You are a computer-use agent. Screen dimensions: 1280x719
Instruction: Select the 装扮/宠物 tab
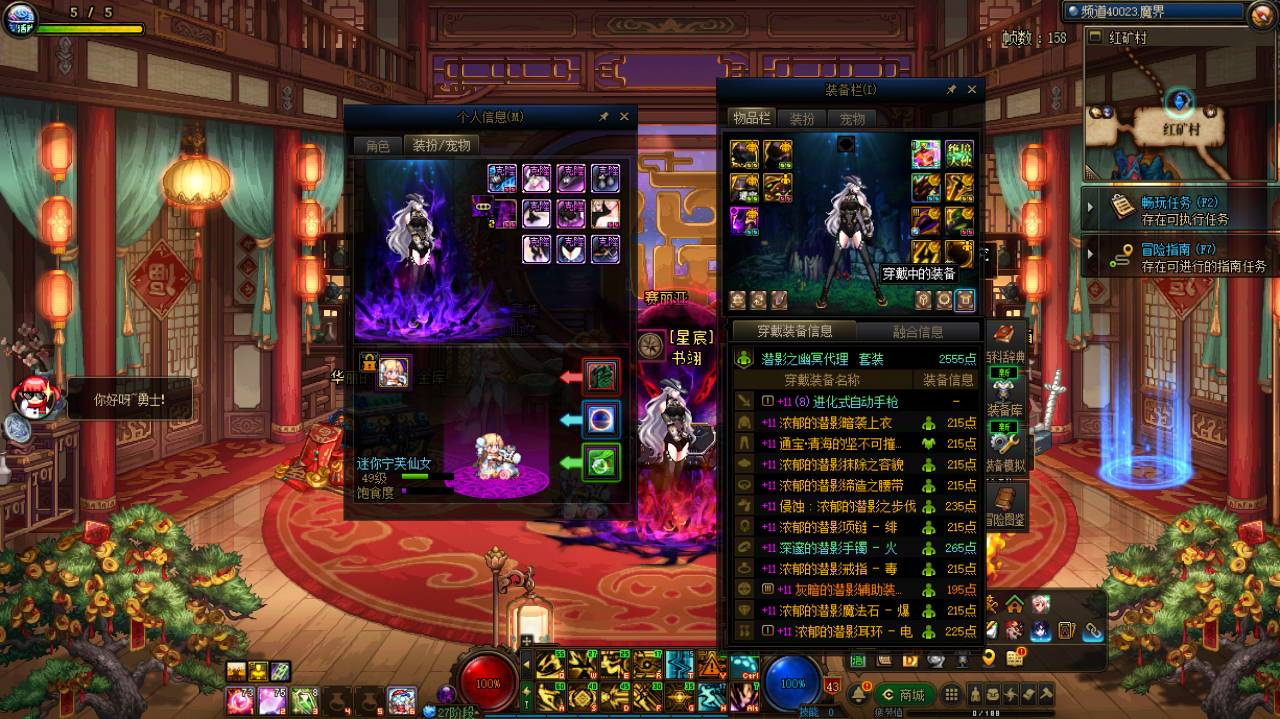tap(441, 146)
